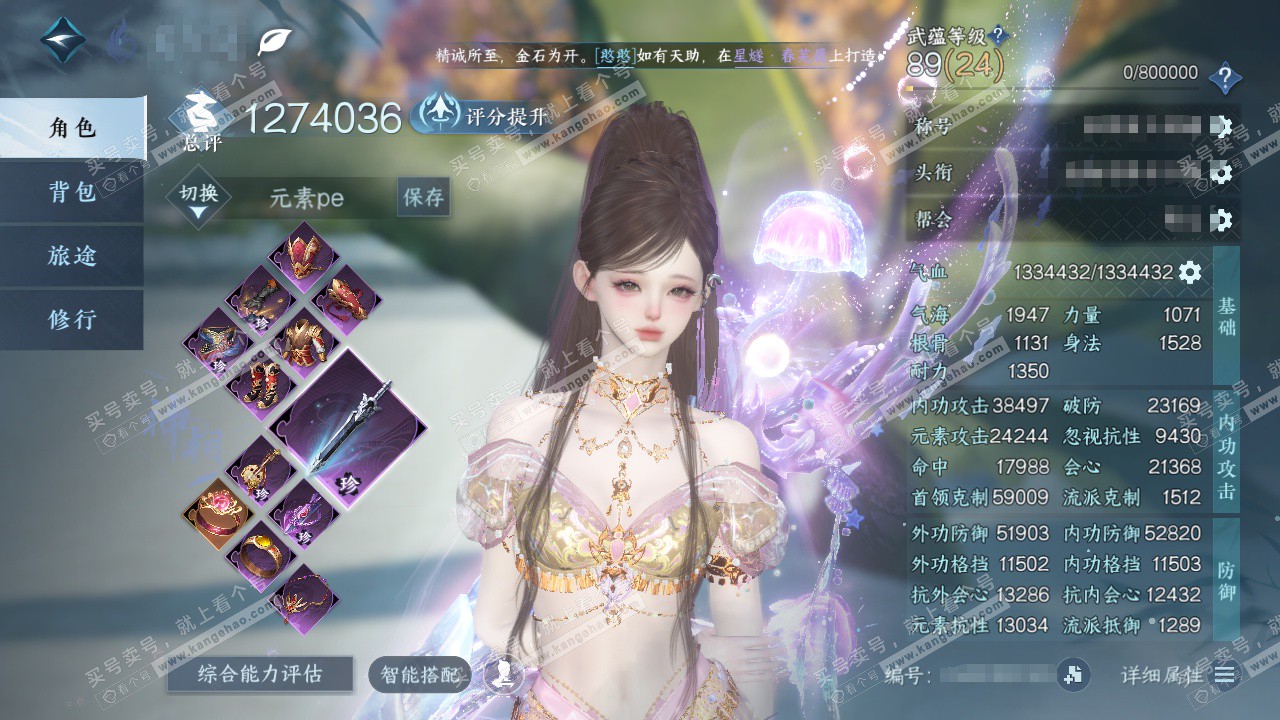This screenshot has height=720, width=1280.
Task: Click the back arrow icon at top-left
Action: click(x=63, y=39)
